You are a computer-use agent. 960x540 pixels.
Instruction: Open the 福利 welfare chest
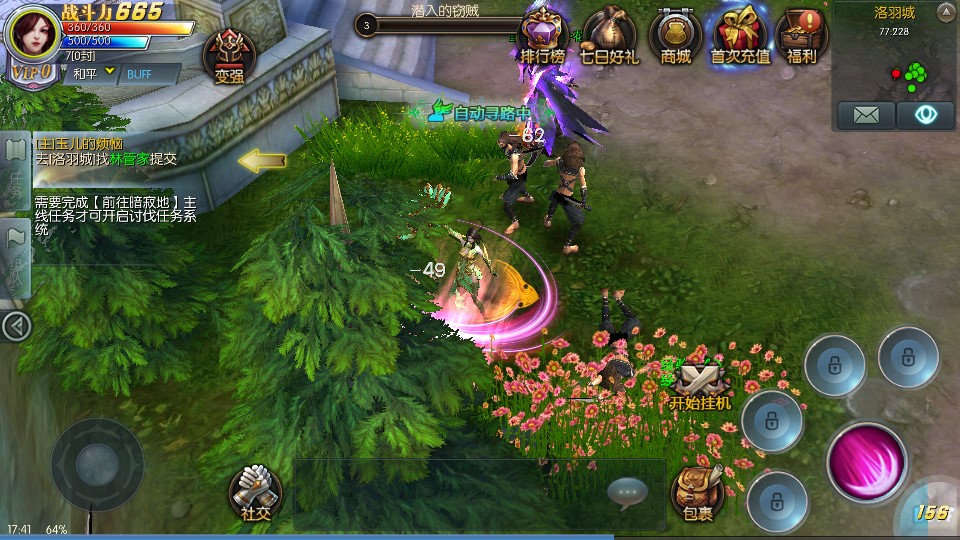coord(801,35)
